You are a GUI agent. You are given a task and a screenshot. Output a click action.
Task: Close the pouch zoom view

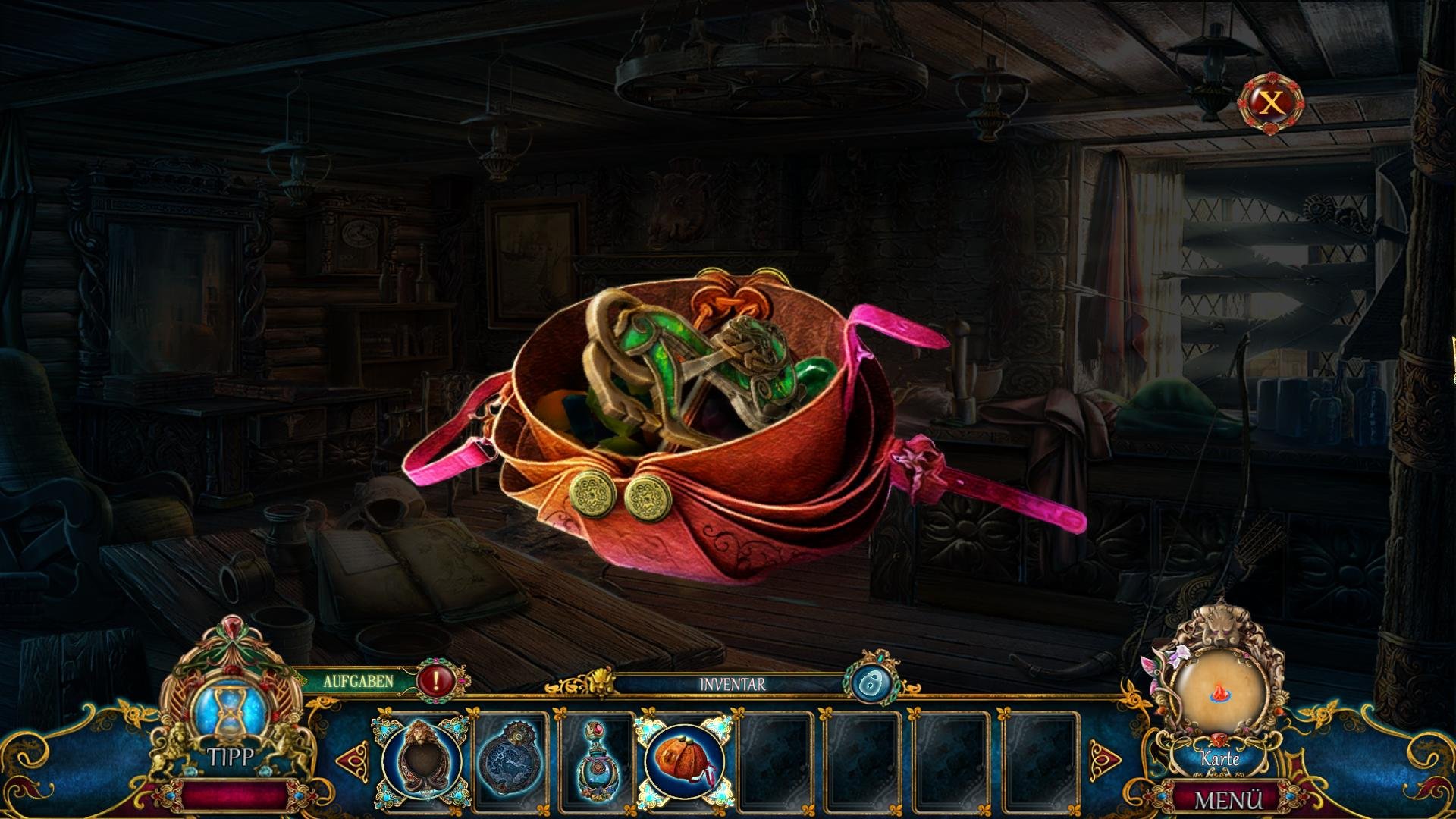tap(1271, 103)
